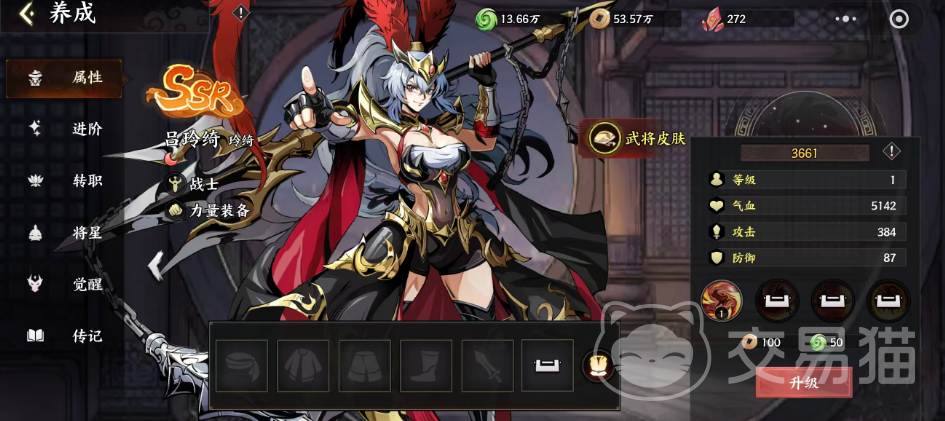The height and width of the screenshot is (421, 945).
Task: Tap the red 升级 level-up button
Action: (x=804, y=381)
